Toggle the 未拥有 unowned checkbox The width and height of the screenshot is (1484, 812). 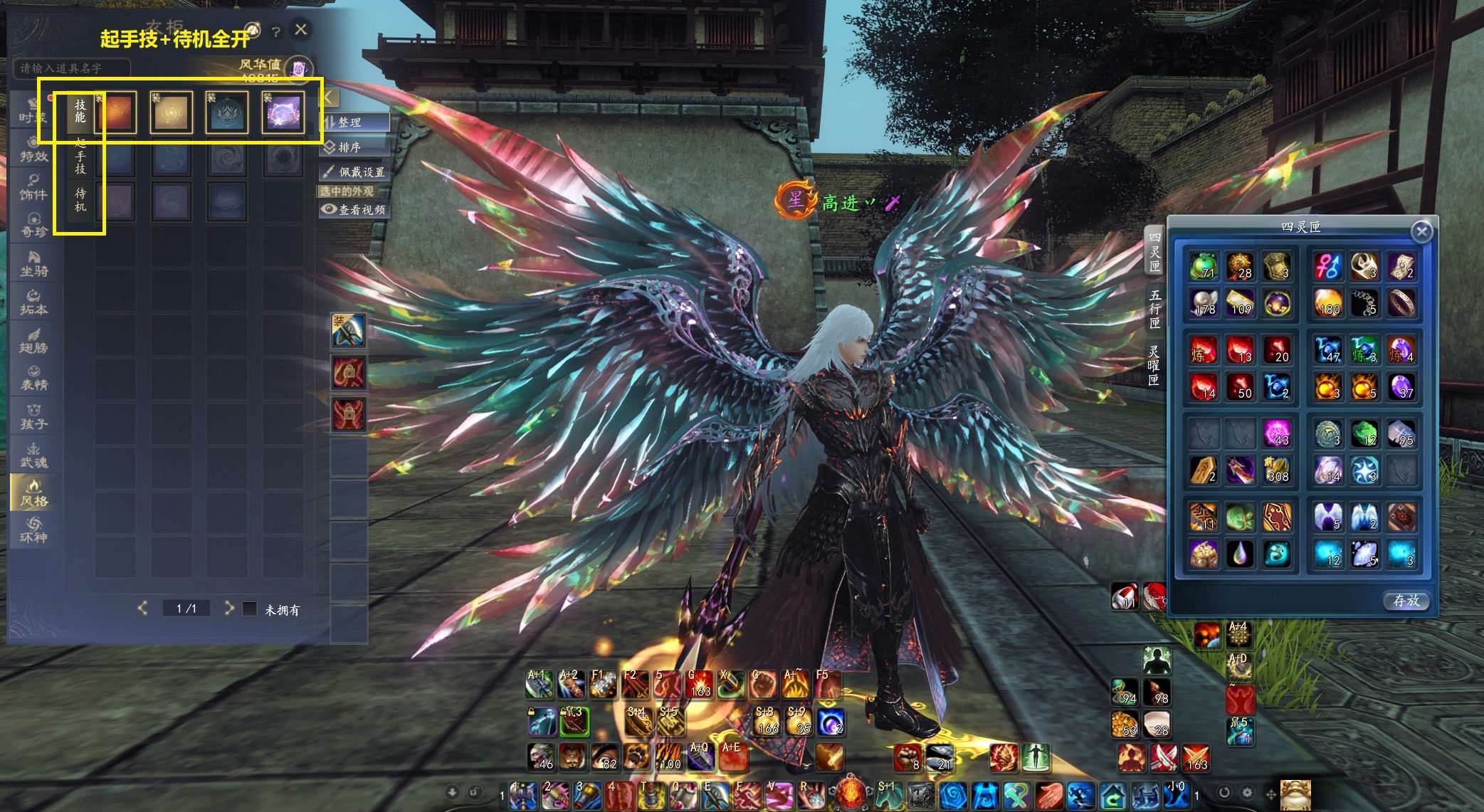point(250,609)
